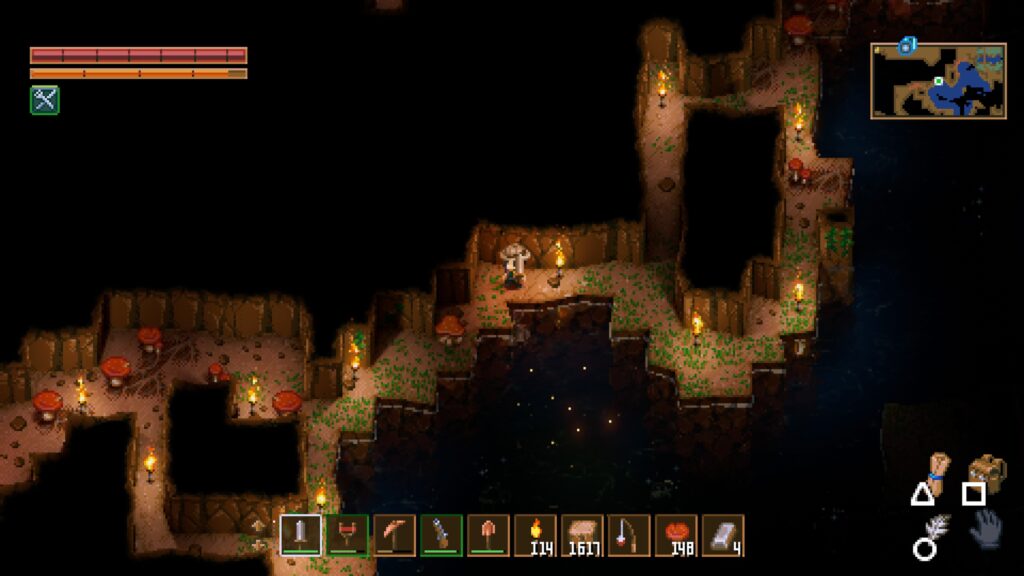The width and height of the screenshot is (1024, 576).
Task: Choose the rifle hotbar slot
Action: [442, 535]
